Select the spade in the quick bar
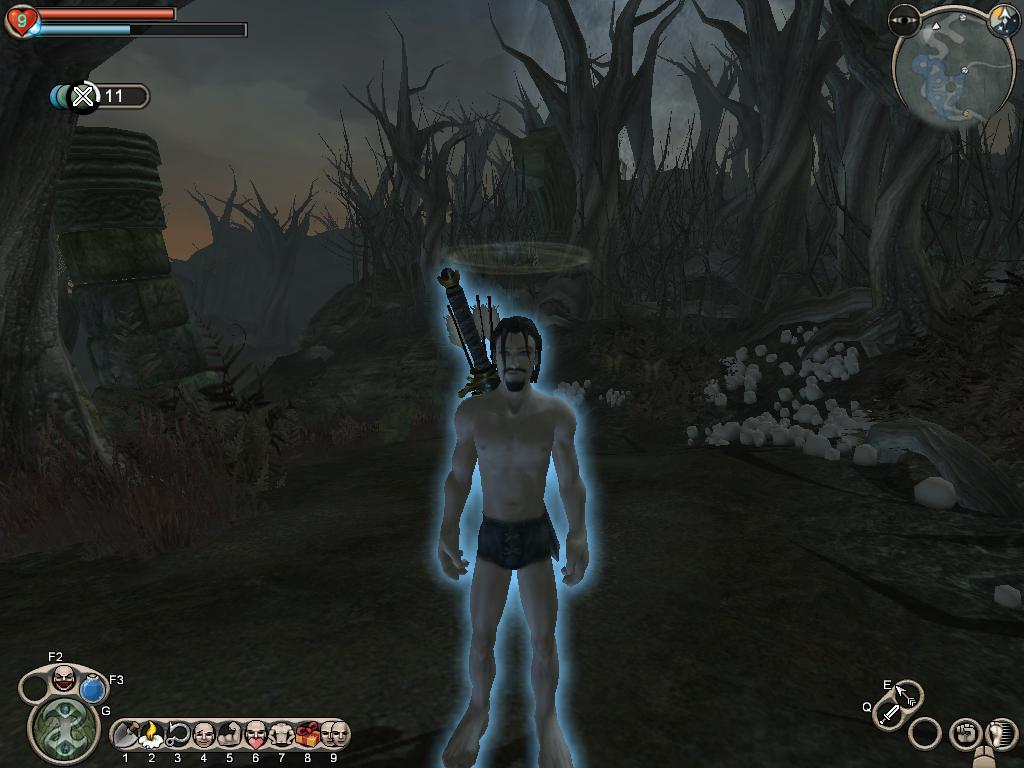Viewport: 1024px width, 768px height. point(126,736)
